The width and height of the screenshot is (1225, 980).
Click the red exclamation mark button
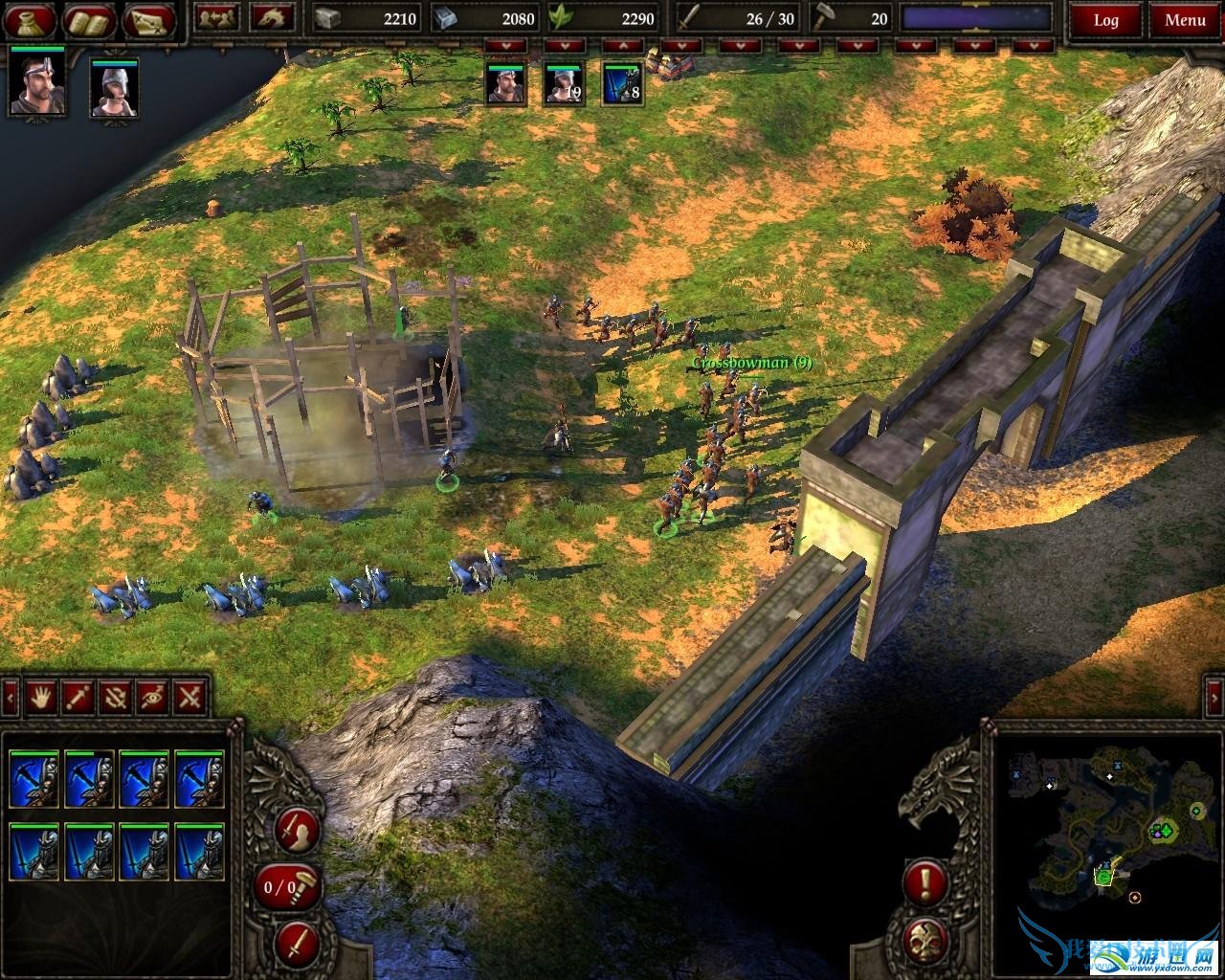coord(926,882)
